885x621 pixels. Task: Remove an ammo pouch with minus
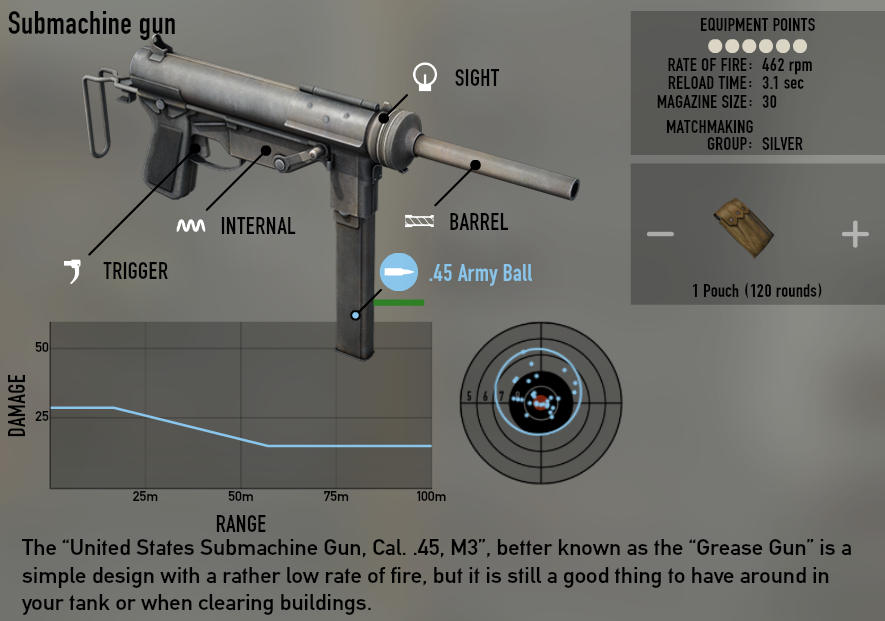(660, 235)
